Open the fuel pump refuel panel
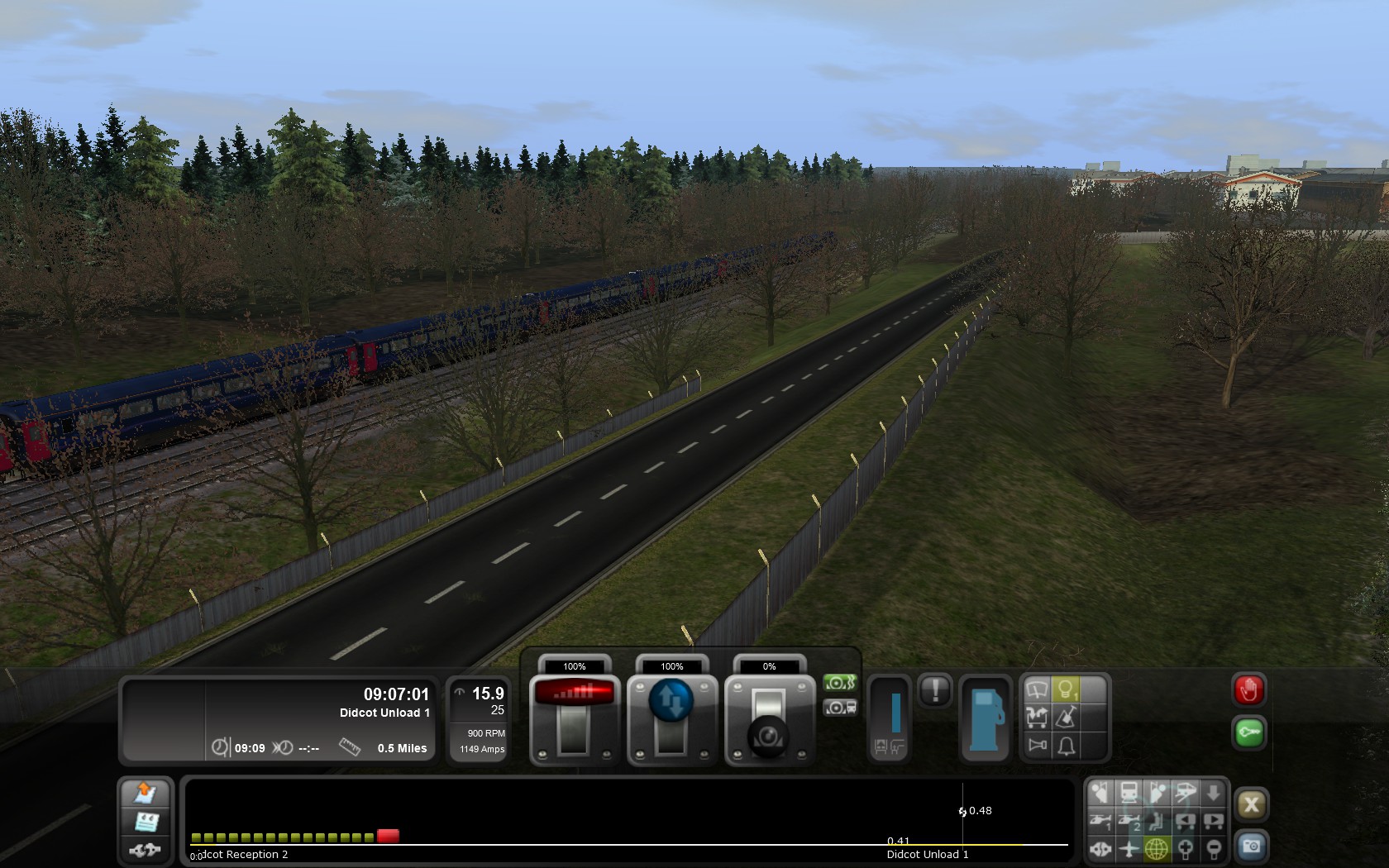The height and width of the screenshot is (868, 1389). (x=985, y=717)
